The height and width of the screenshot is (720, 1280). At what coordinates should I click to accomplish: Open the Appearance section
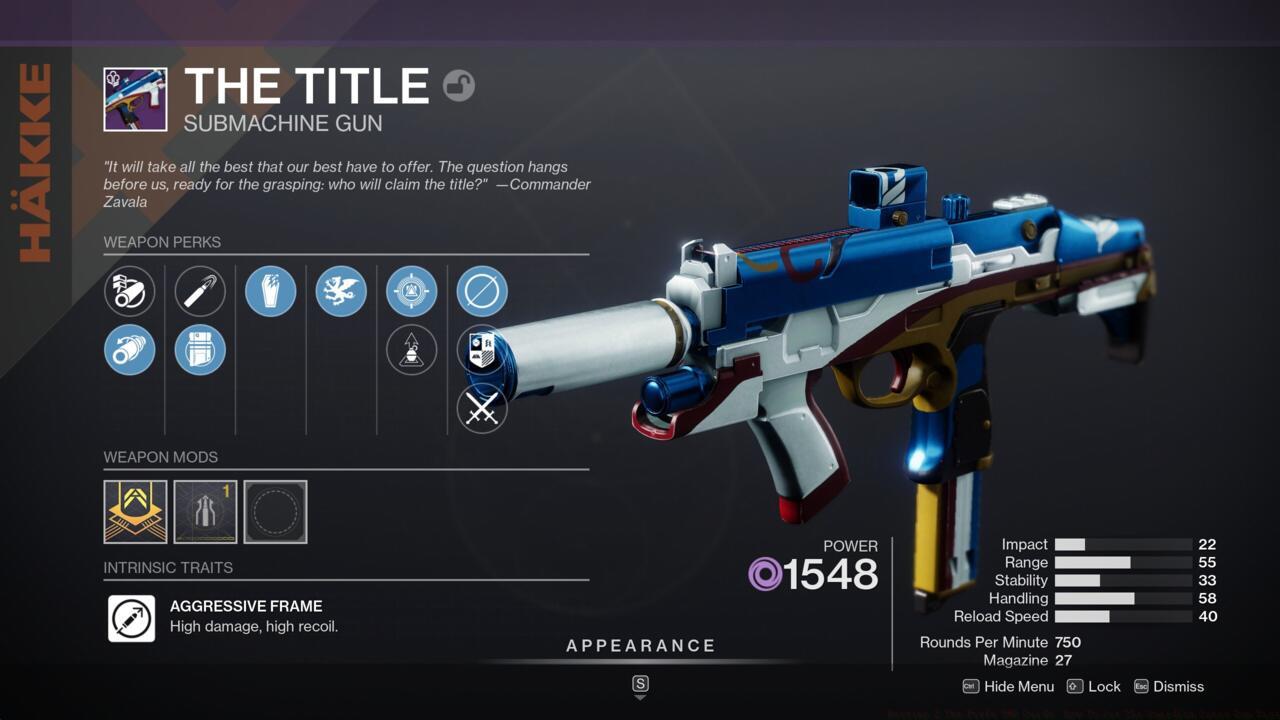pos(641,646)
